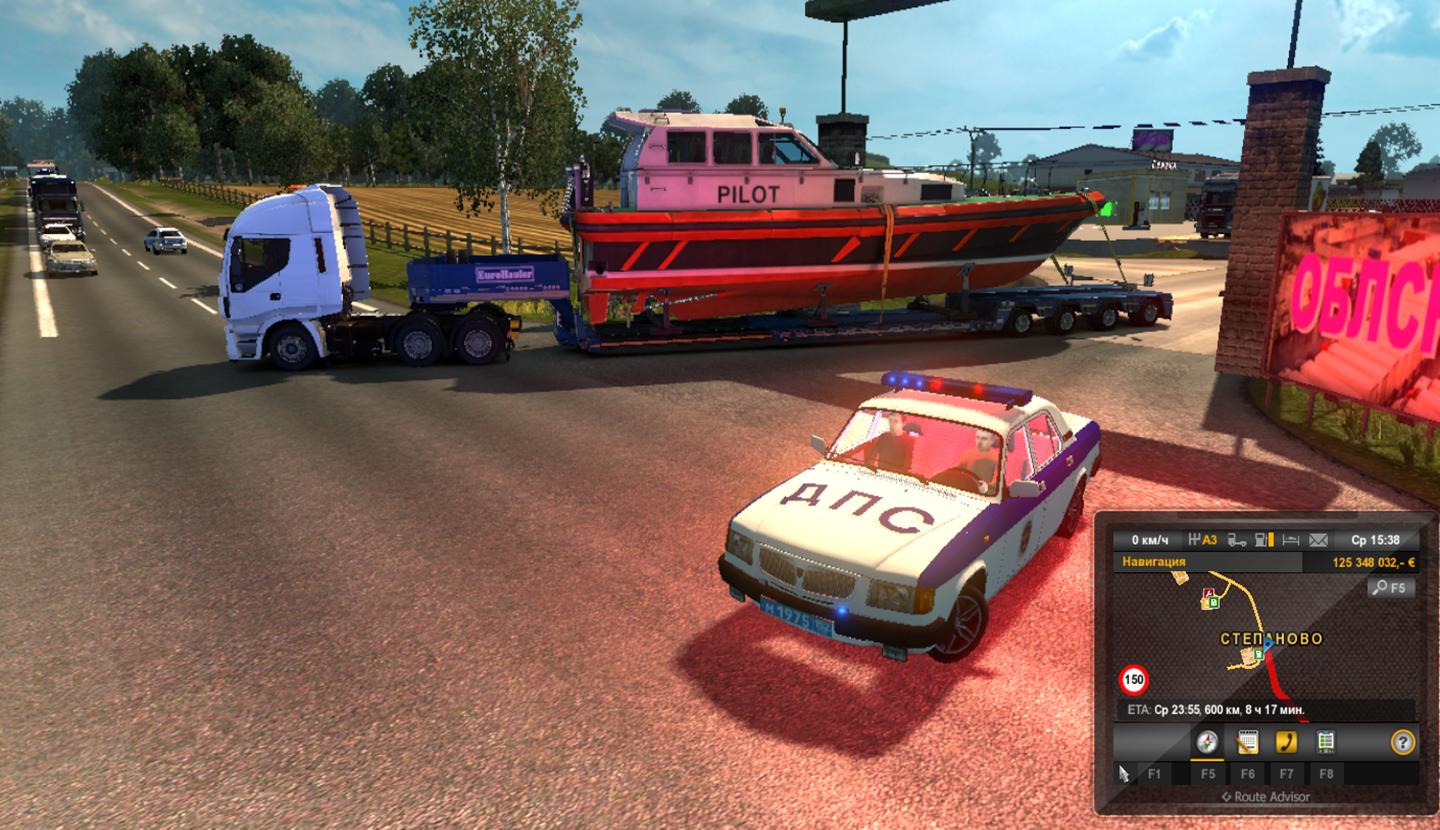Viewport: 1440px width, 830px height.
Task: Select the bed rest indicator icon
Action: 1290,540
